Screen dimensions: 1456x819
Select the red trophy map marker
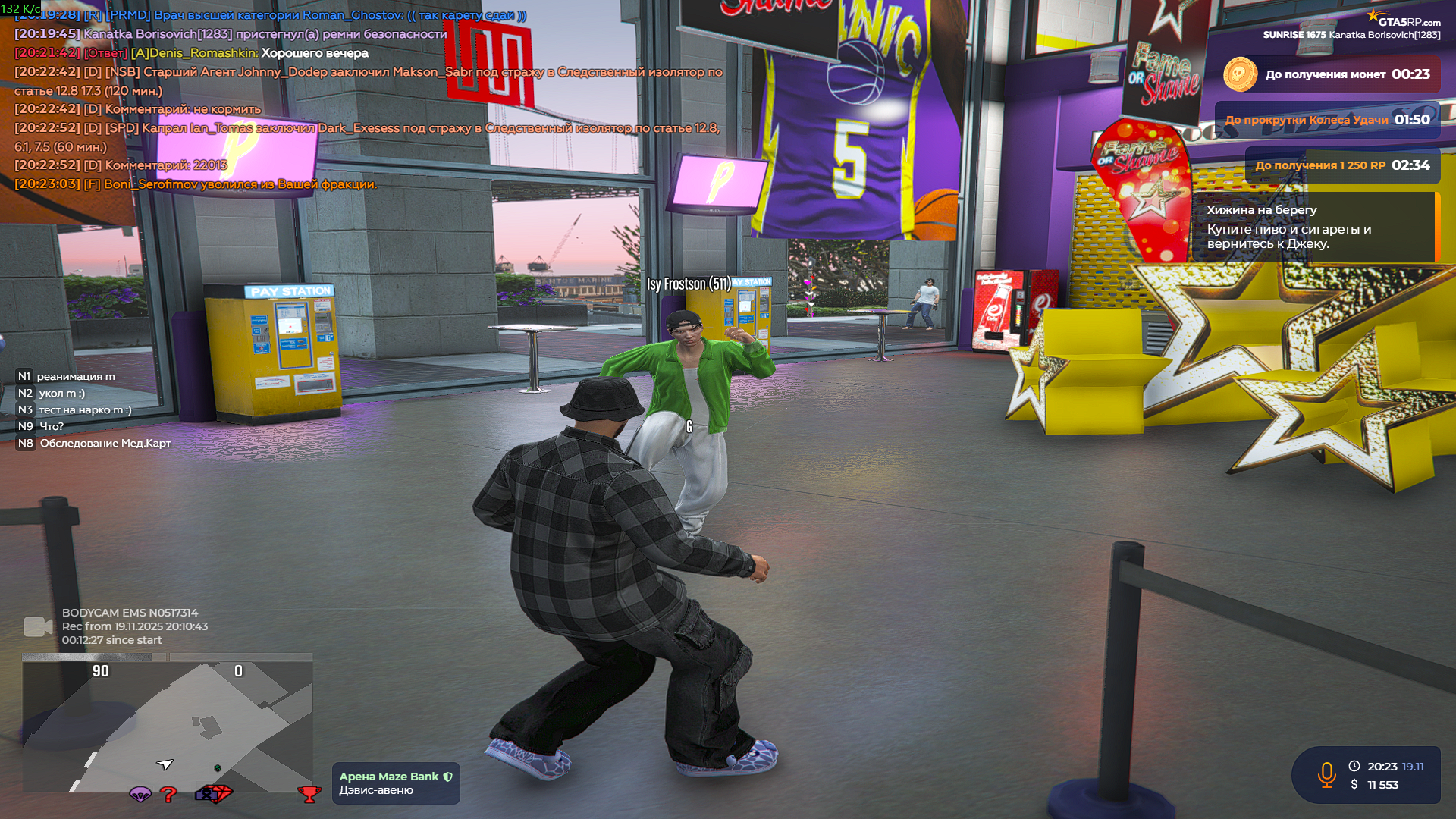(x=309, y=794)
